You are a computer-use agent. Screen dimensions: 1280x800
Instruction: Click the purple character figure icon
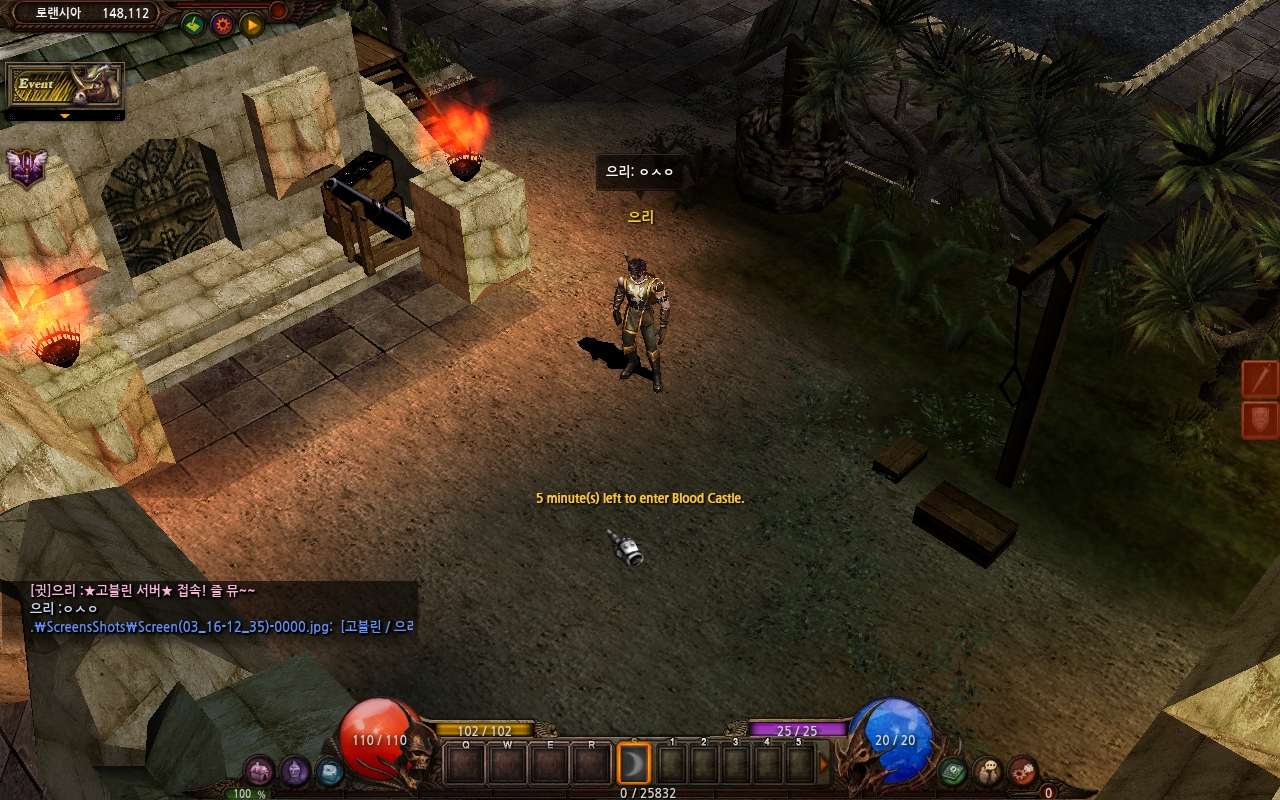point(294,771)
